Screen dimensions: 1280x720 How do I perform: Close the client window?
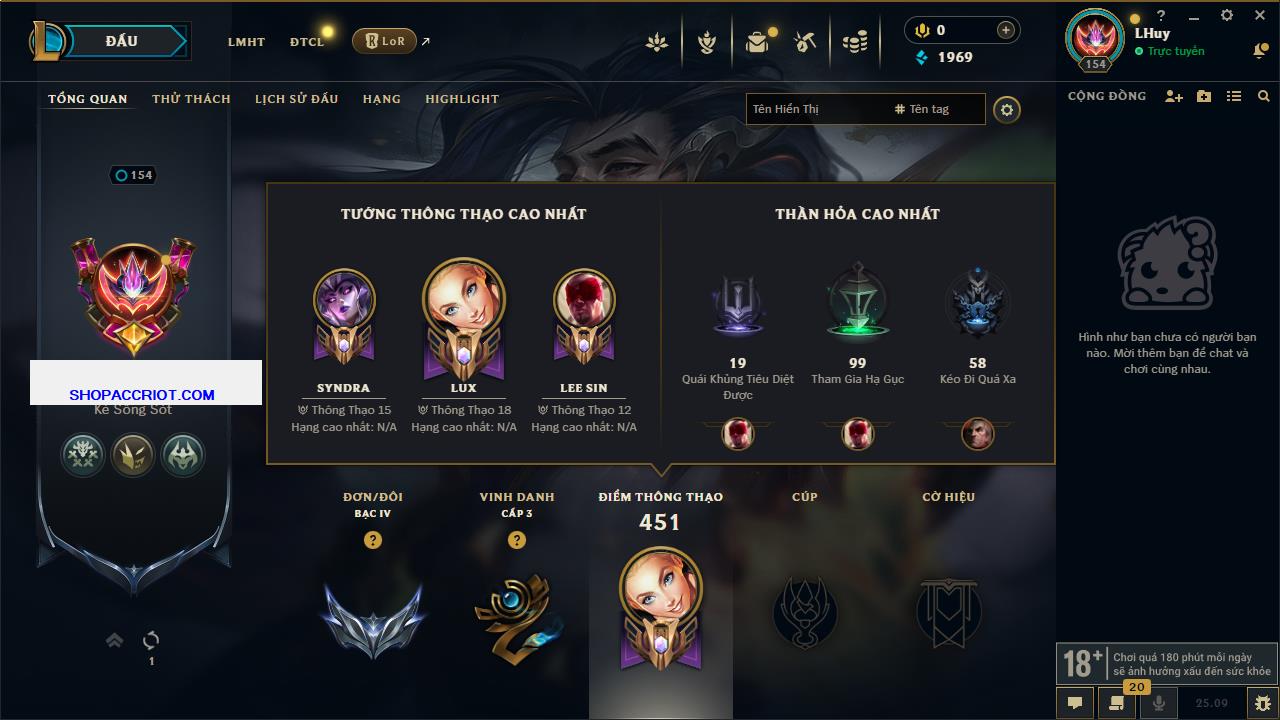click(x=1260, y=15)
